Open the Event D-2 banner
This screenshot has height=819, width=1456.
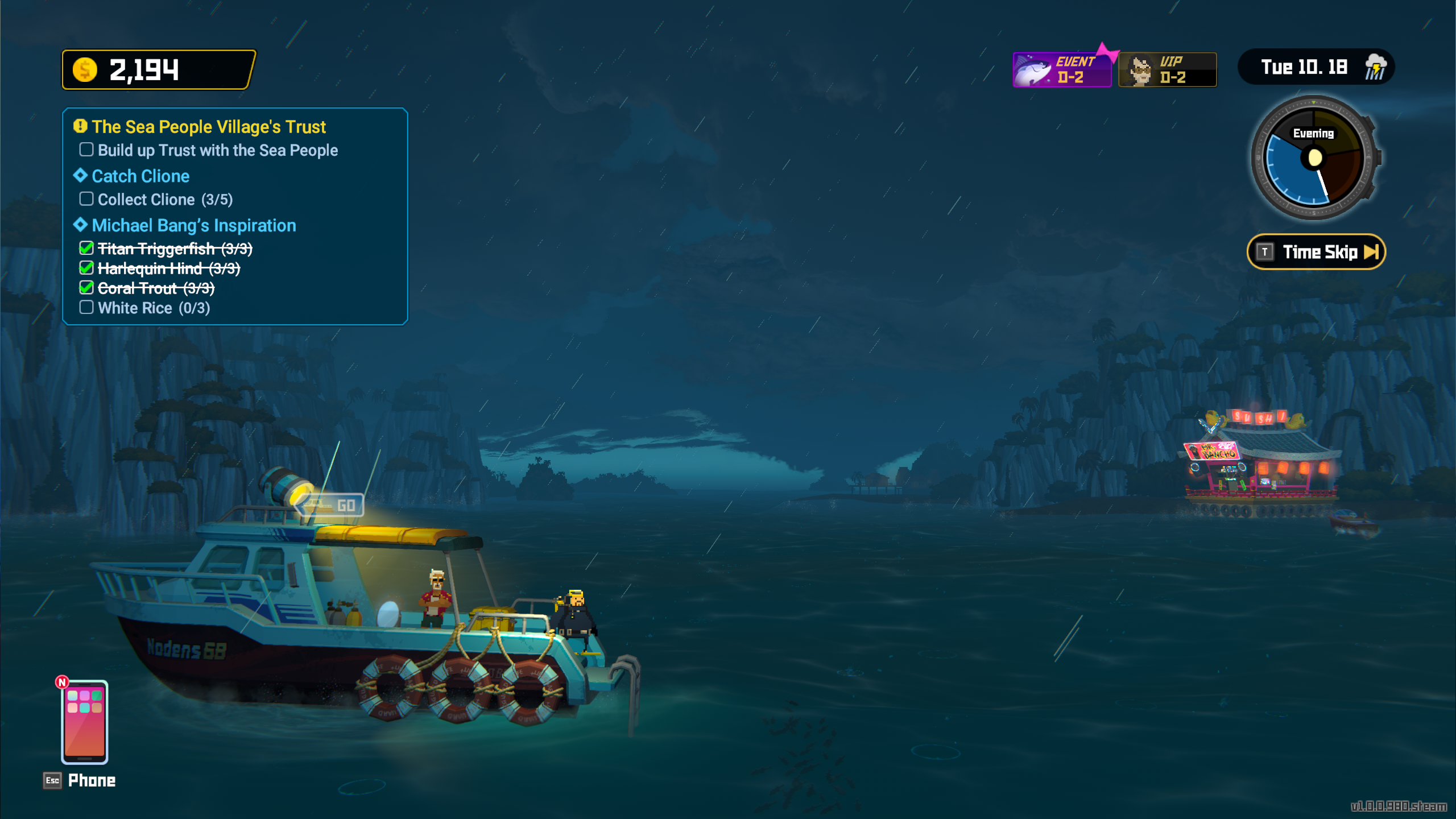click(1061, 70)
